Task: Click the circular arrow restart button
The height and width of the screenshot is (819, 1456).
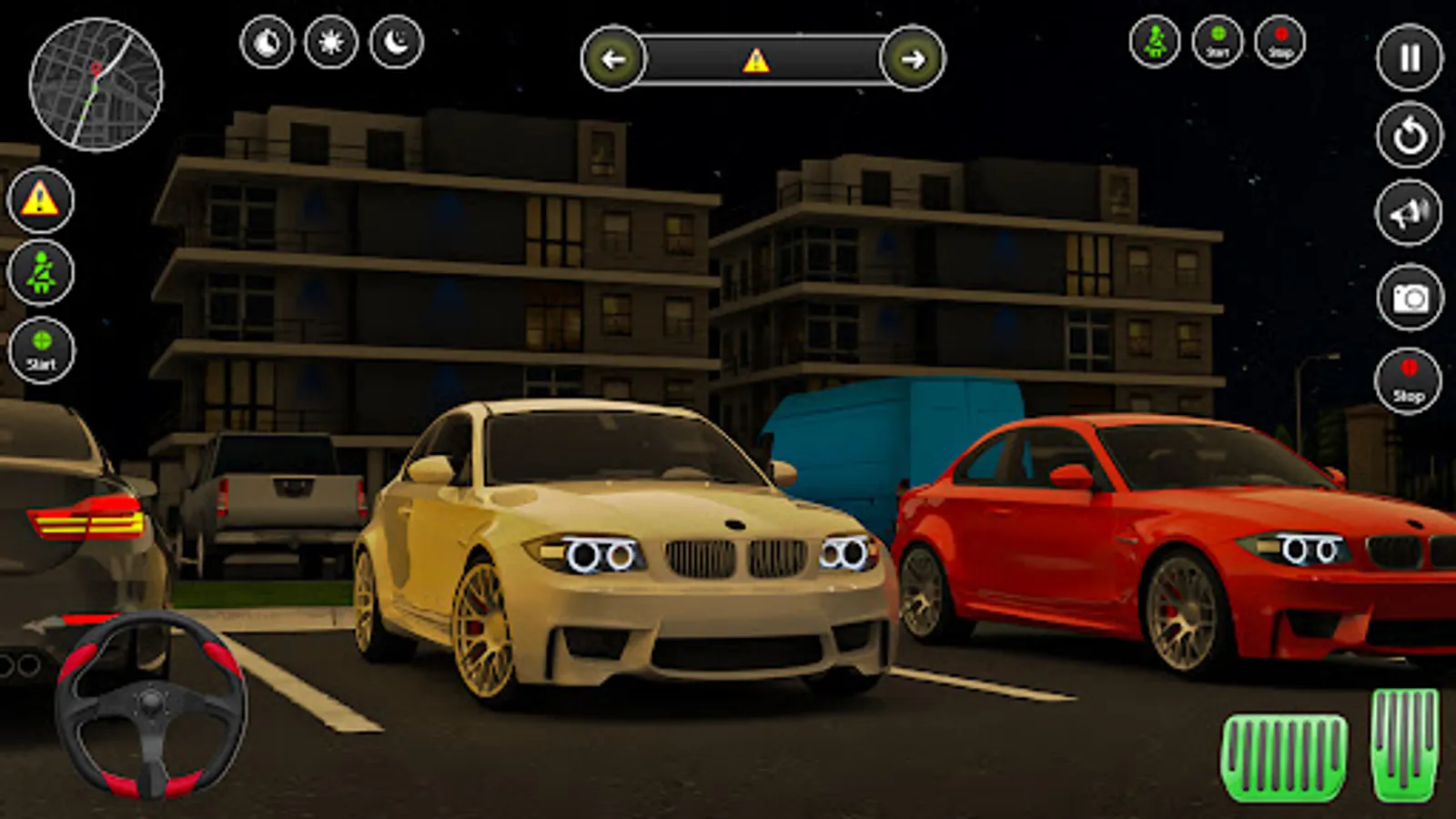Action: pos(1409,136)
